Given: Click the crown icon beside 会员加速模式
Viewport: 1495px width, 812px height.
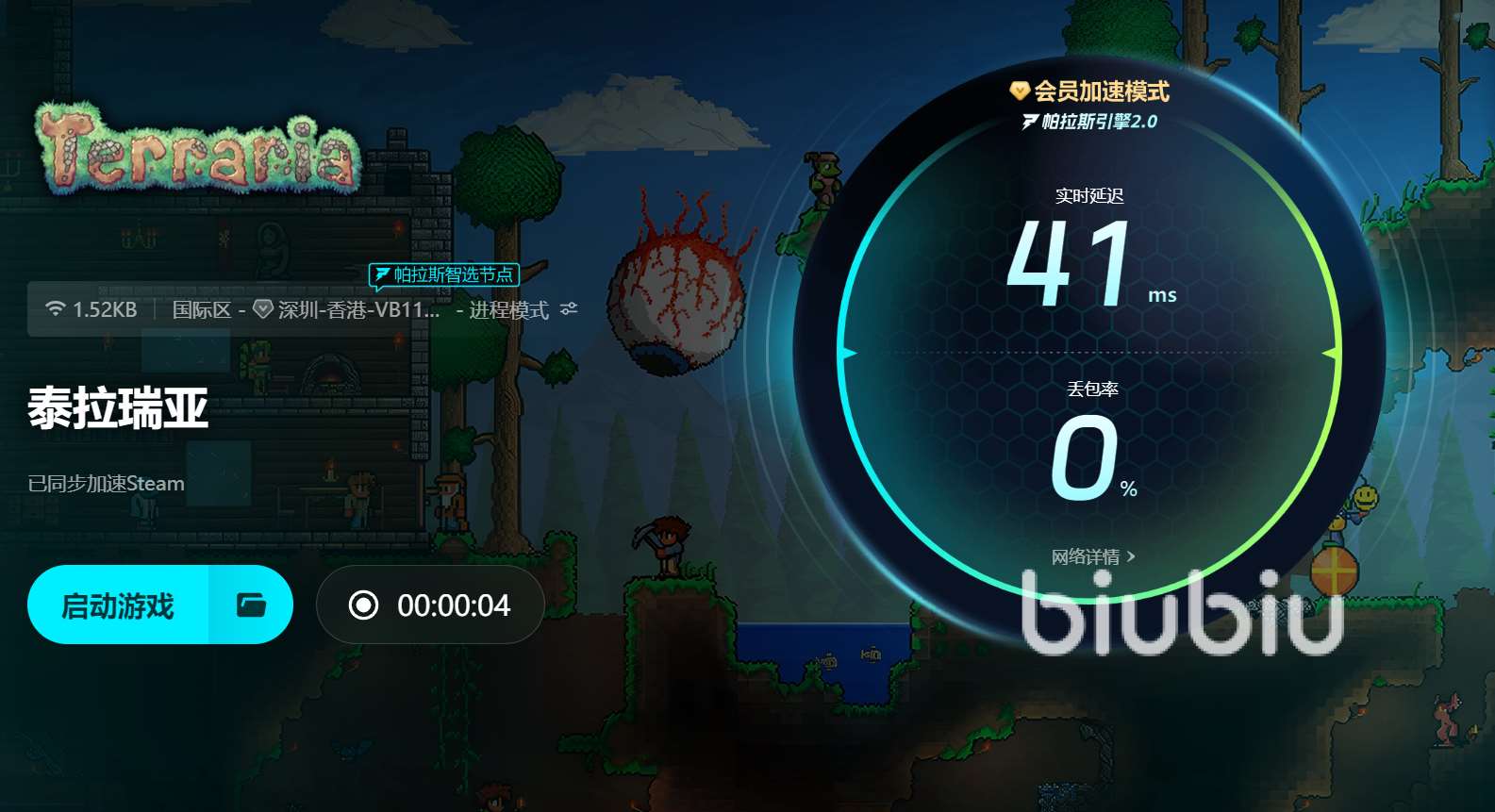Looking at the screenshot, I should tap(1021, 91).
